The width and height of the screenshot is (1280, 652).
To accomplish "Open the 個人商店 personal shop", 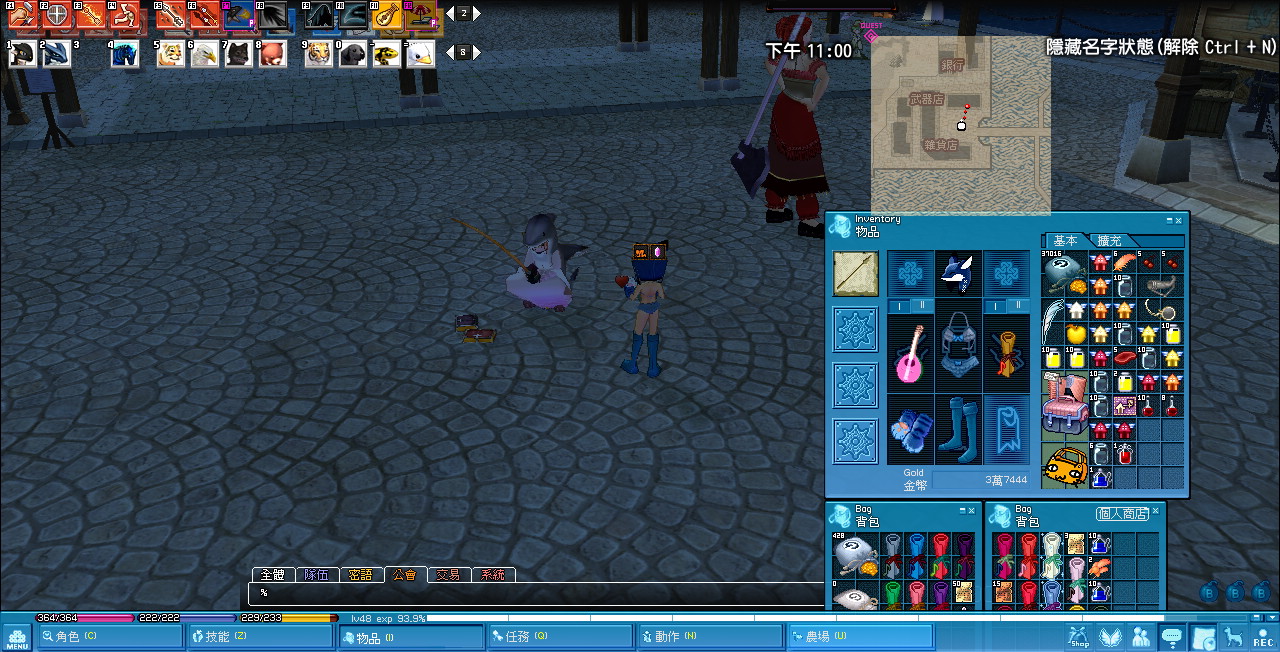I will [1123, 514].
